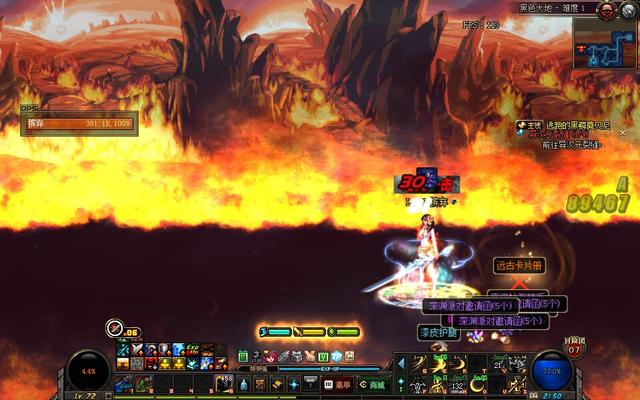Click the red skull icon above minimap
This screenshot has height=400, width=640.
(x=606, y=9)
